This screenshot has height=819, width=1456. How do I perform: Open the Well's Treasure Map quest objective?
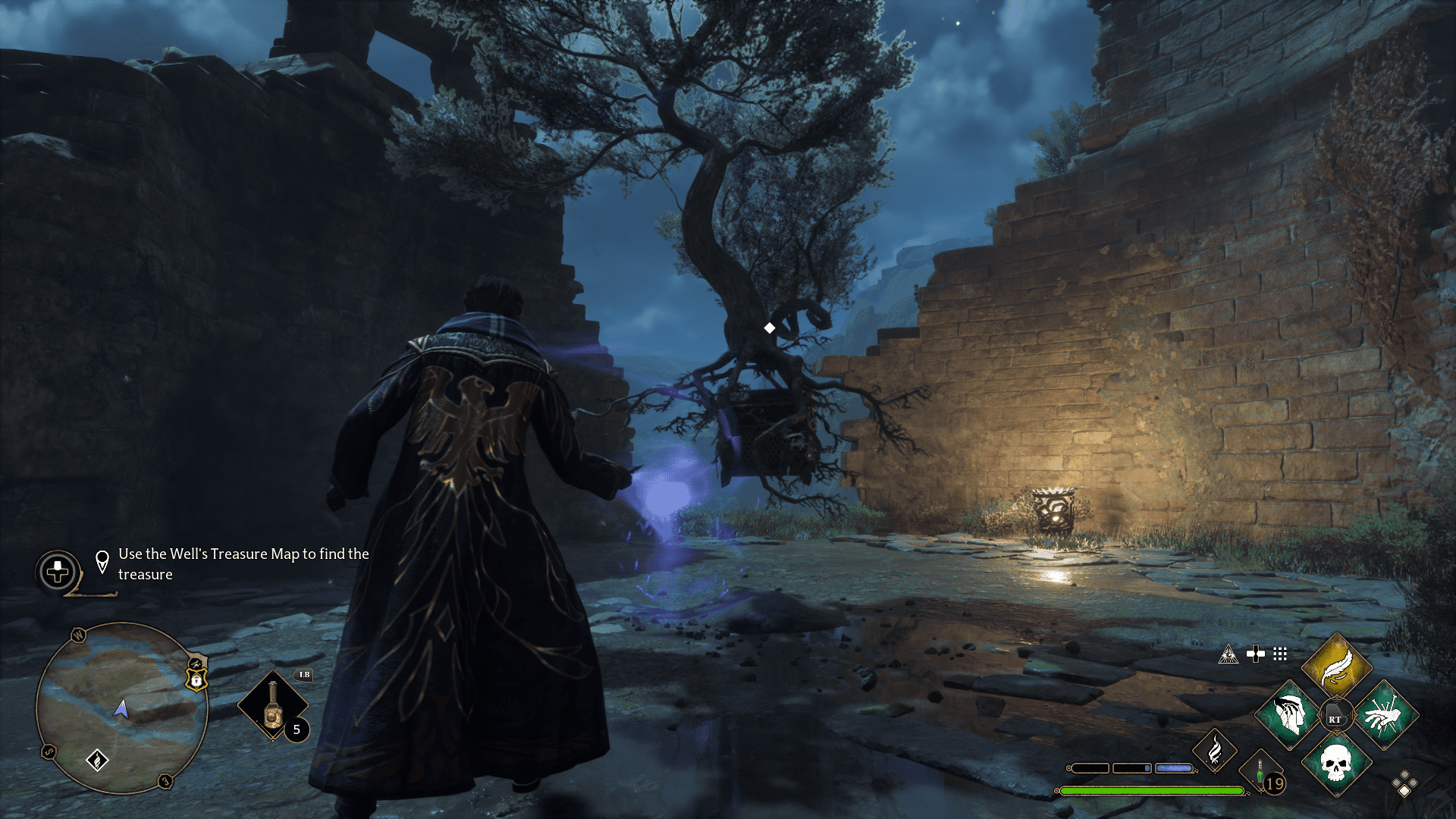coord(243,564)
